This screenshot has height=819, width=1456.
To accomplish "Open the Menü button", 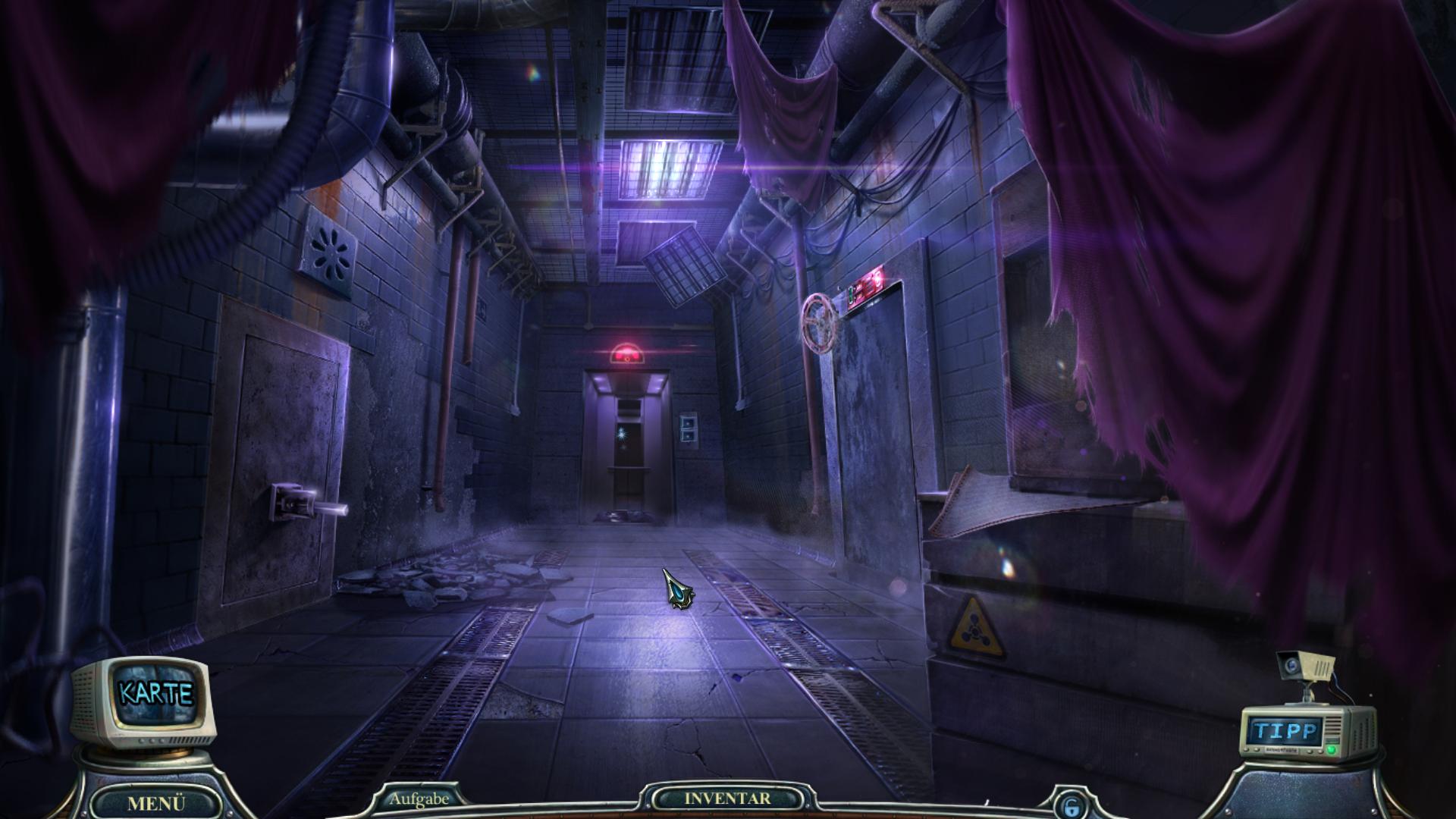I will click(x=156, y=803).
